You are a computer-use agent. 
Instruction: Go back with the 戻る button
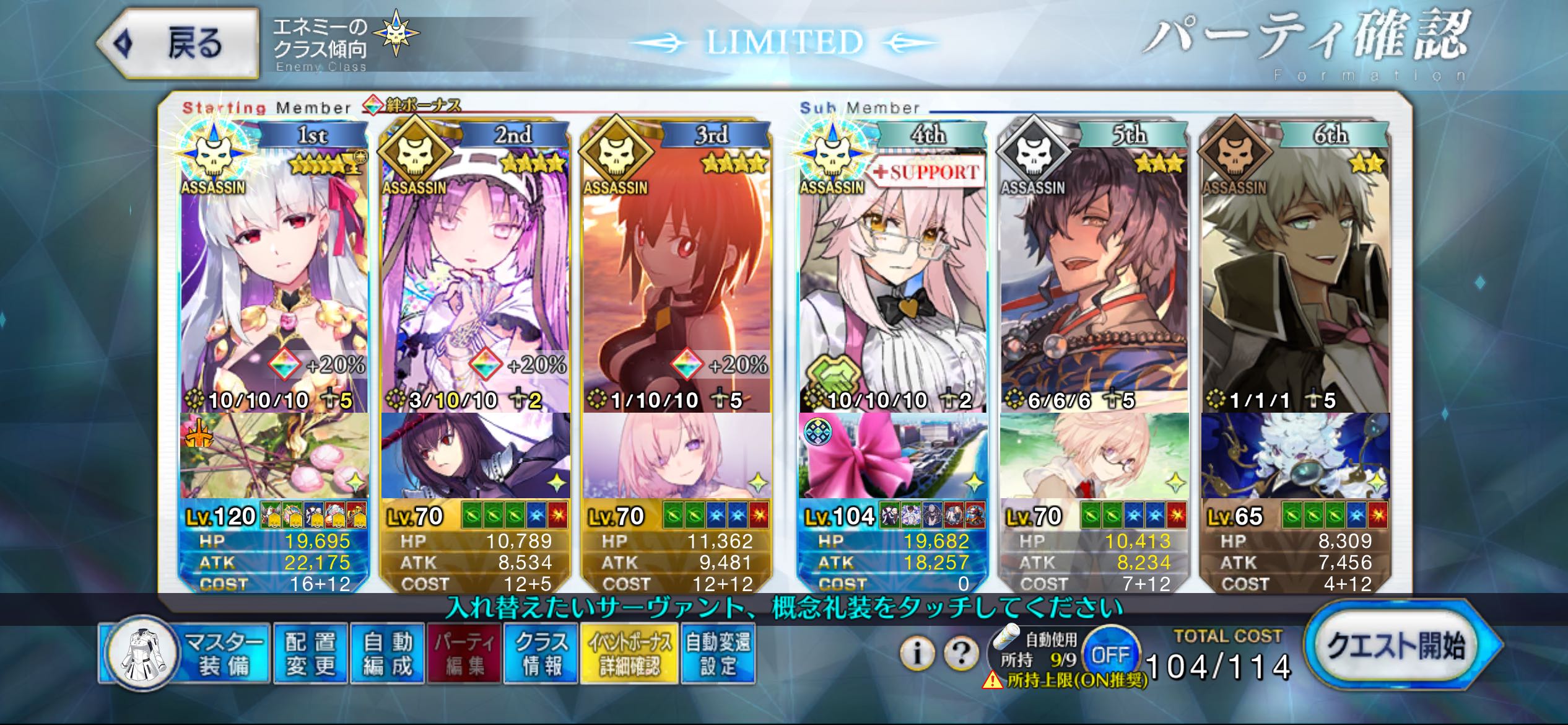click(178, 43)
